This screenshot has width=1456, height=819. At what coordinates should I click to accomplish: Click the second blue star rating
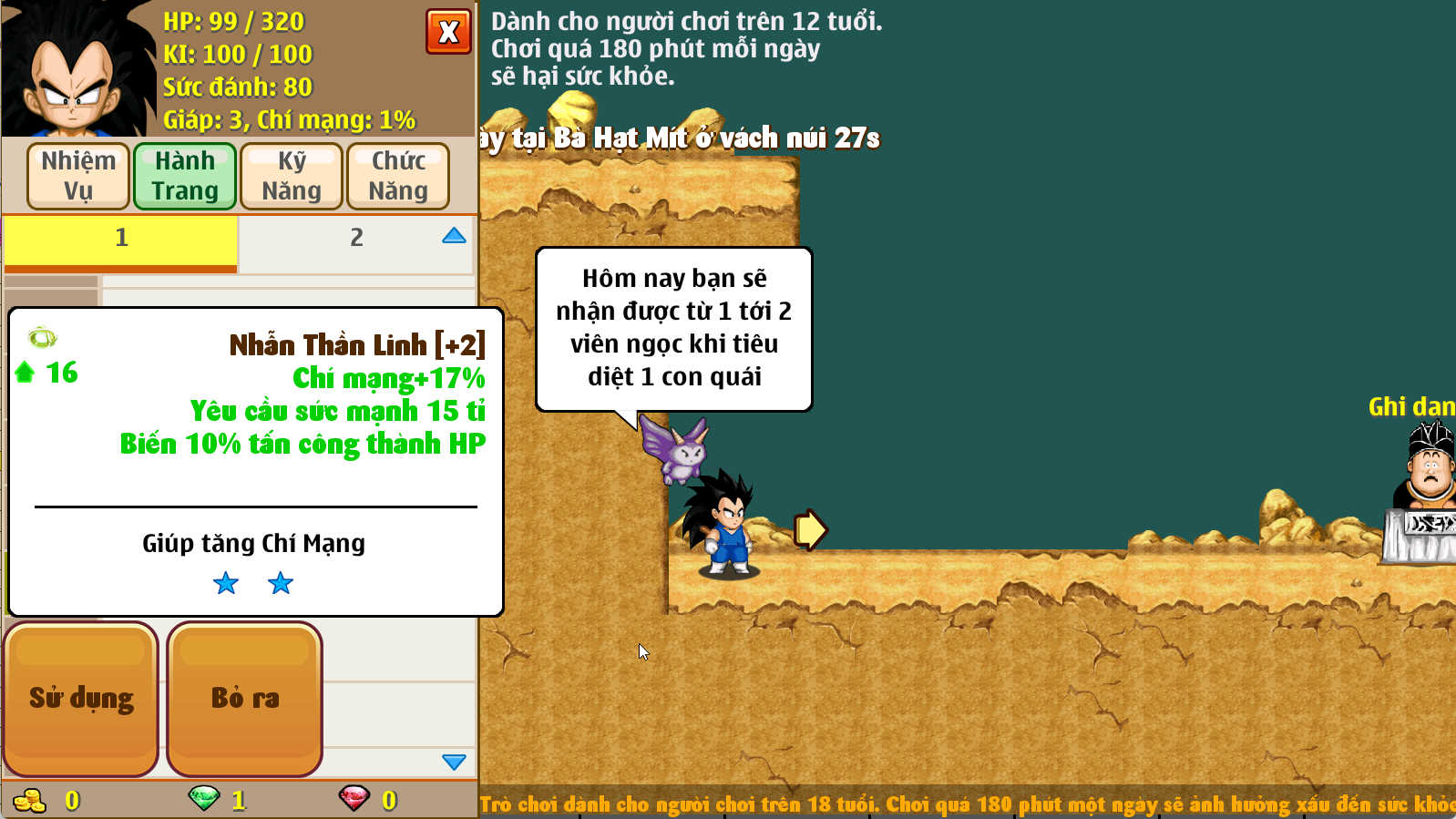[x=280, y=584]
